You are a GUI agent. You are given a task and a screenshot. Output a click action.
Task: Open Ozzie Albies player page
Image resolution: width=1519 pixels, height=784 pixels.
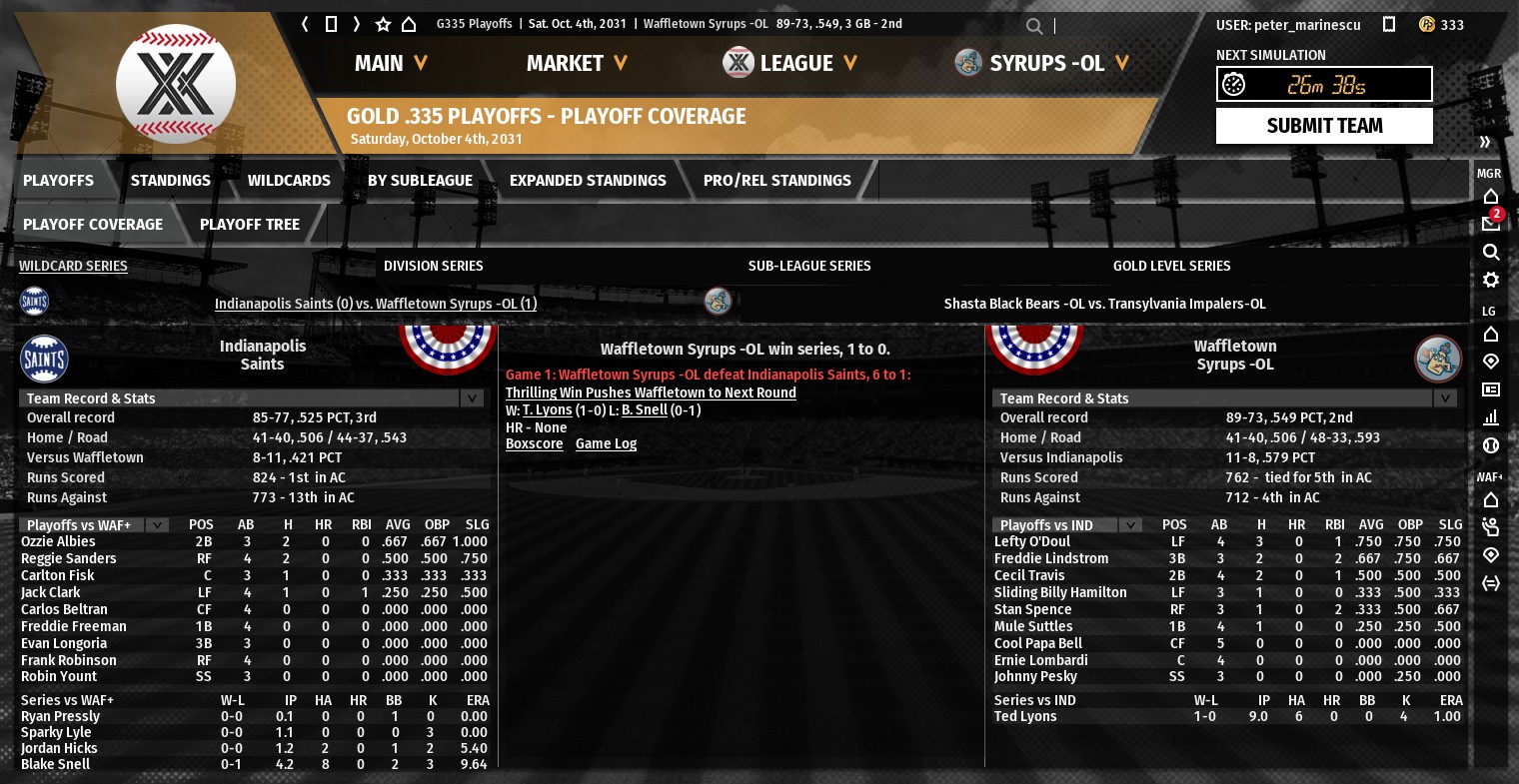pos(58,542)
